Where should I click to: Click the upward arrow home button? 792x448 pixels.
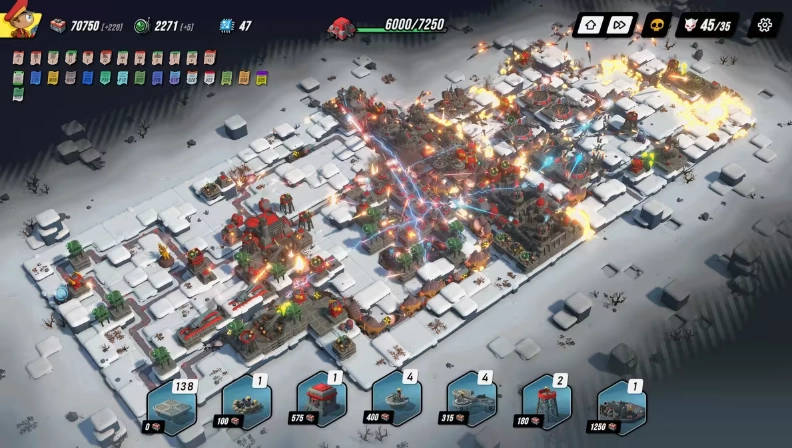click(590, 25)
